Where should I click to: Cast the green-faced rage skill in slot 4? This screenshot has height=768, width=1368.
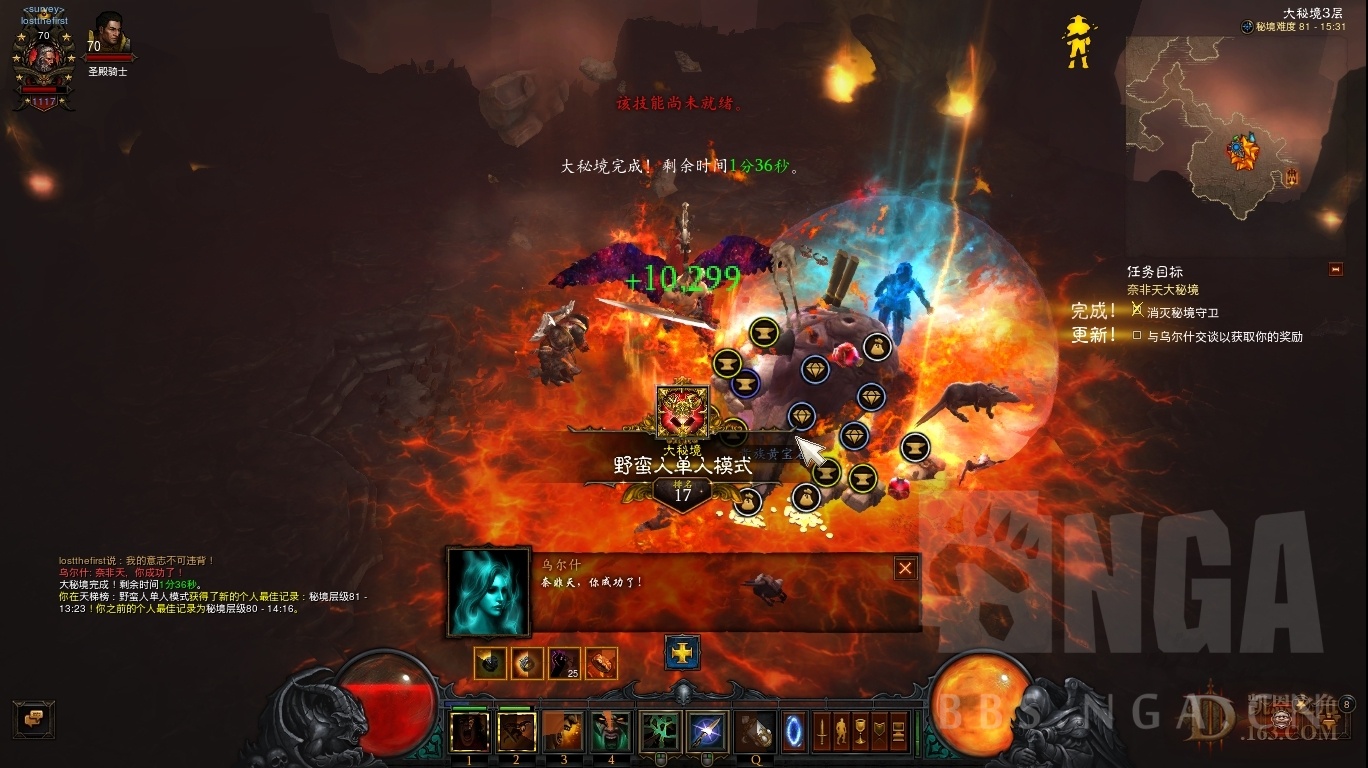610,731
